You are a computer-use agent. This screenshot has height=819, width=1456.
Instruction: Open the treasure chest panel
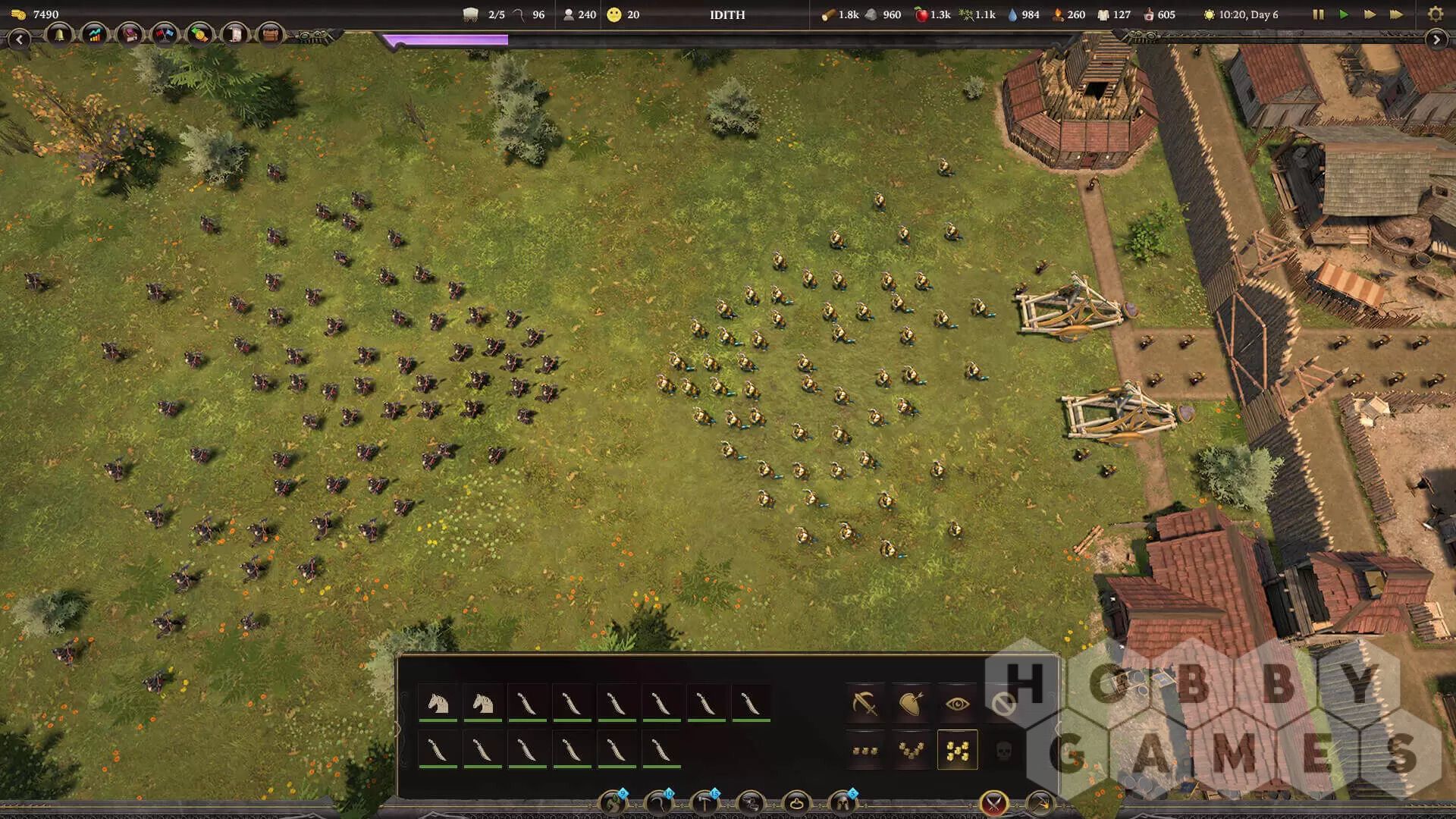269,35
